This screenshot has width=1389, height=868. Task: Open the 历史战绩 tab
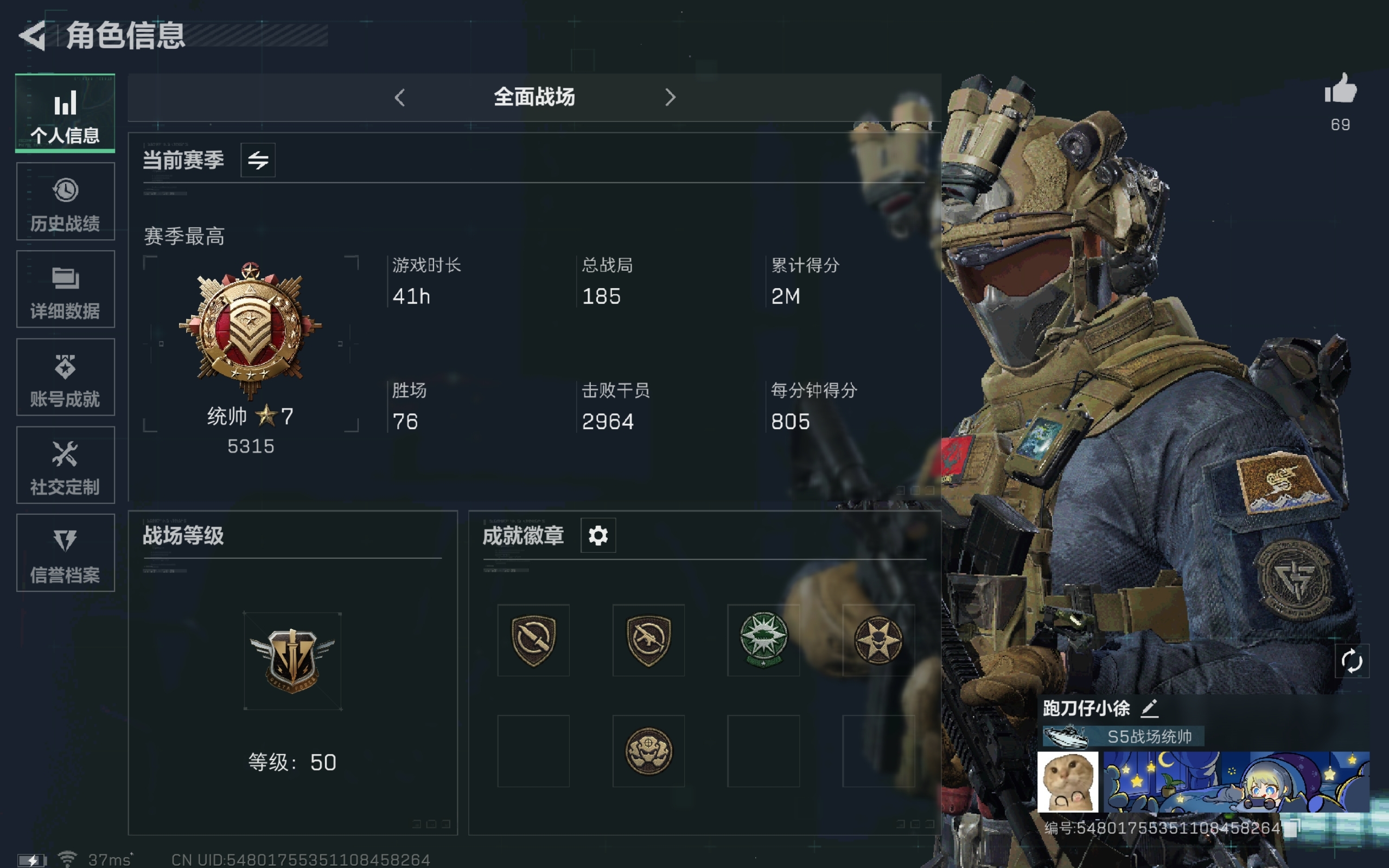[65, 201]
